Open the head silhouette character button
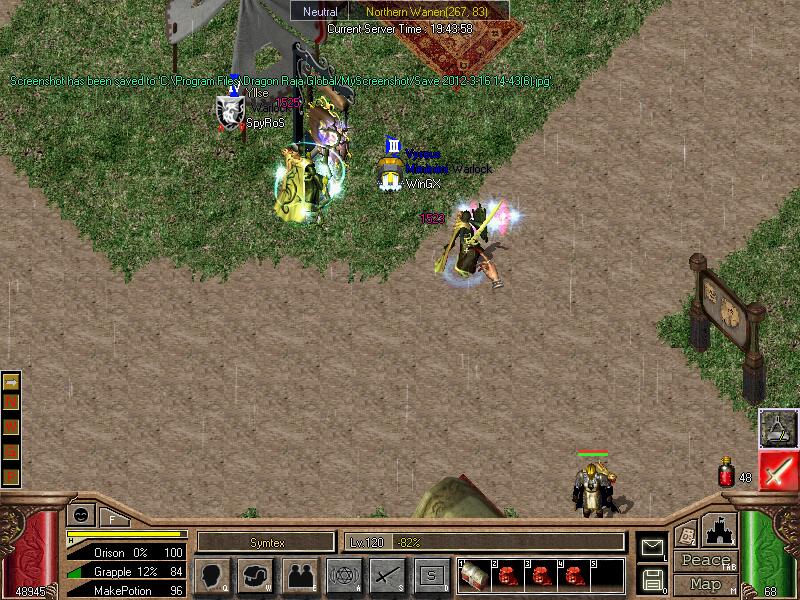The image size is (800, 600). click(x=211, y=575)
